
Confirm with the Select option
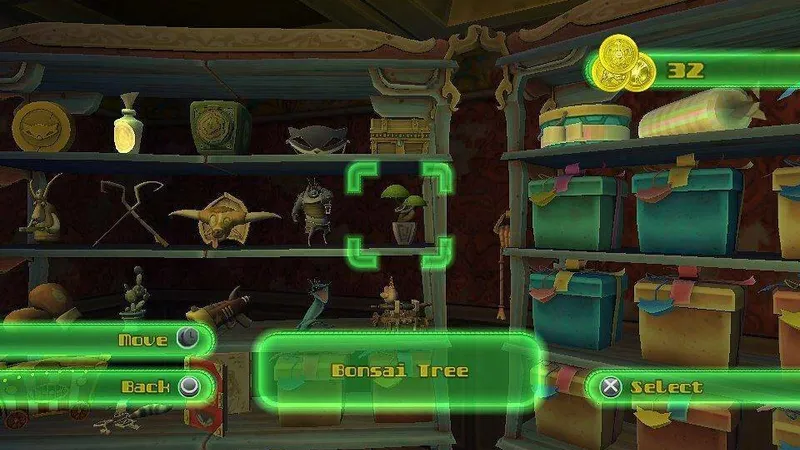click(x=659, y=387)
